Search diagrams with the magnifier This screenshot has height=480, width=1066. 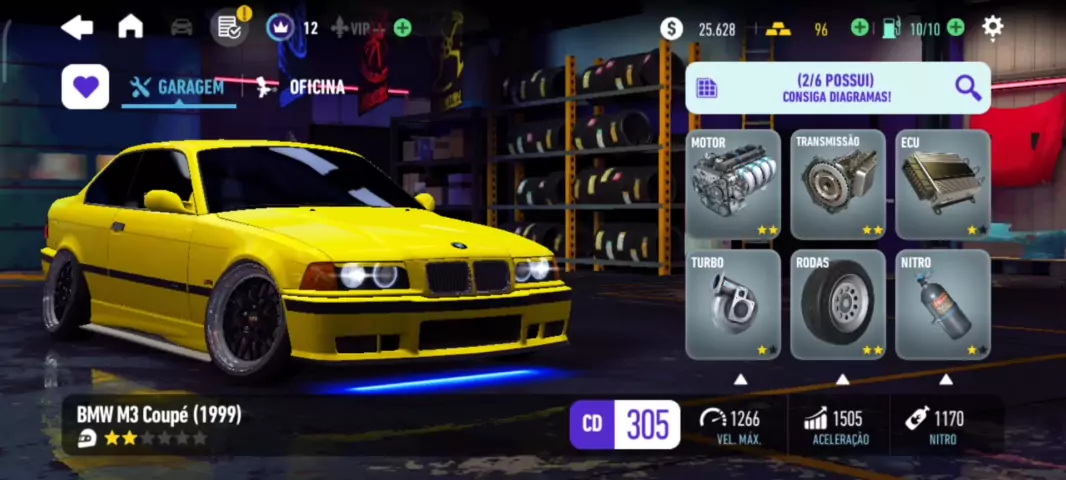click(967, 88)
